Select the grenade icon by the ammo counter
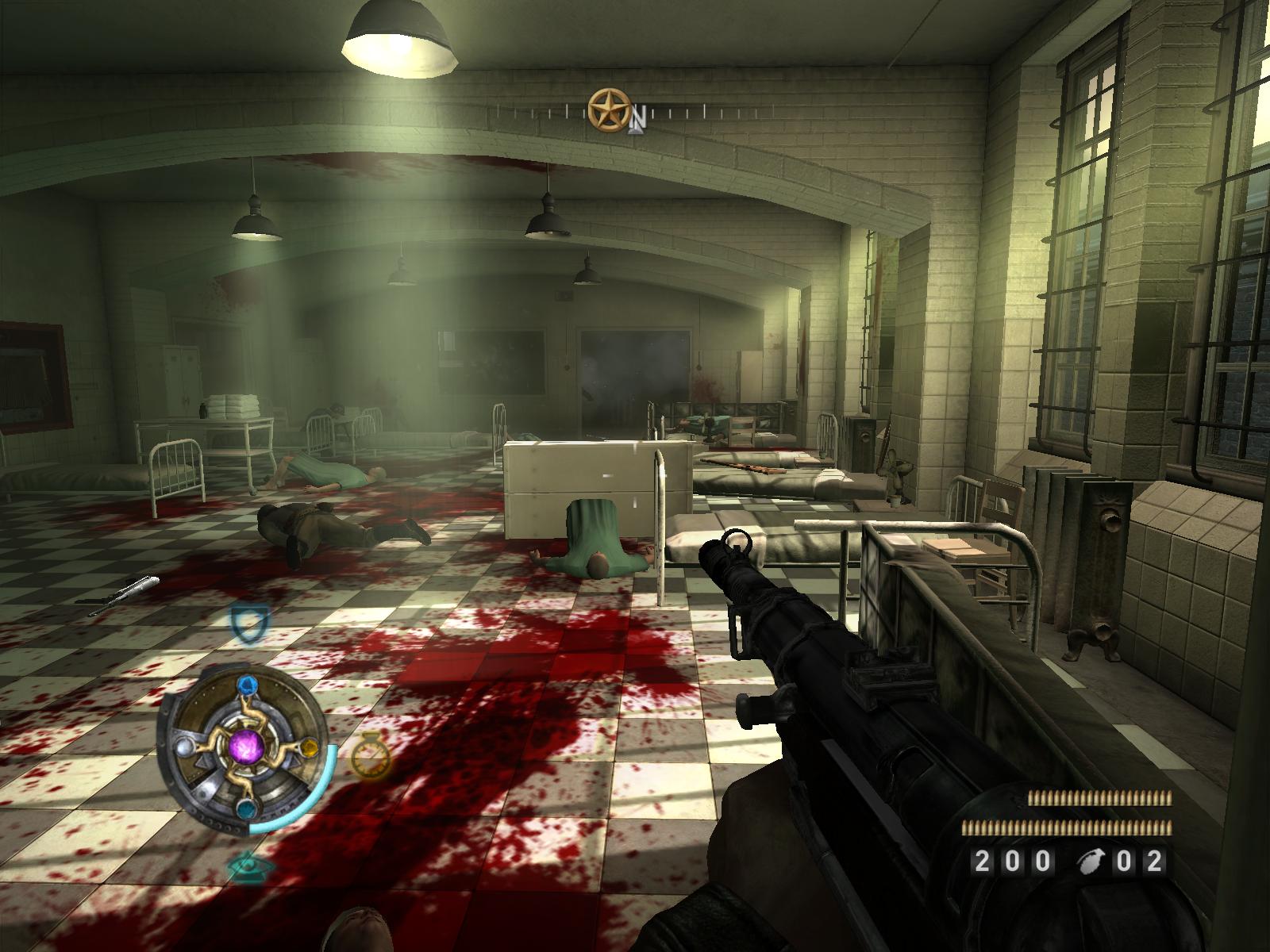 [x=1091, y=861]
